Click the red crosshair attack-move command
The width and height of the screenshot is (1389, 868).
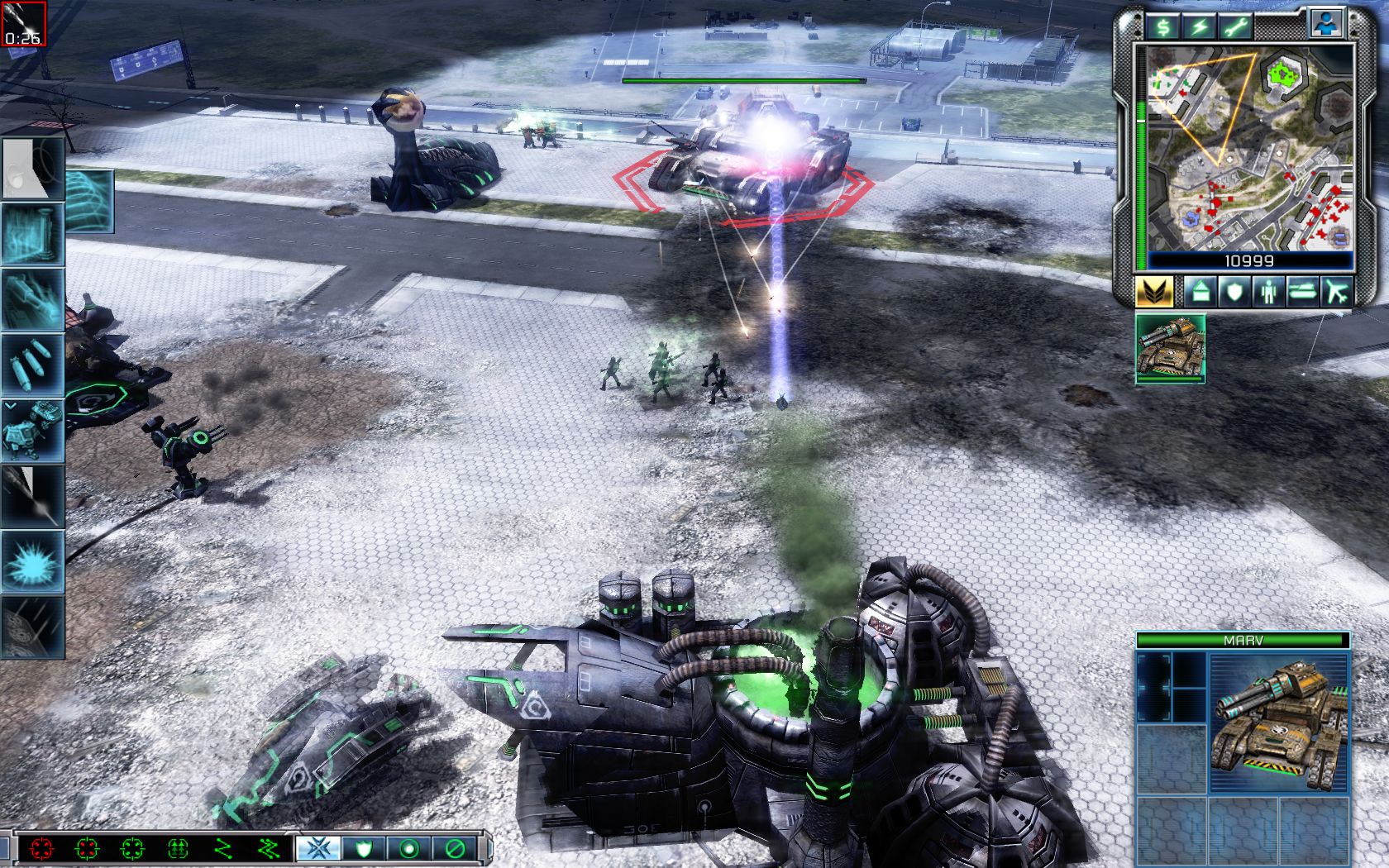point(40,847)
